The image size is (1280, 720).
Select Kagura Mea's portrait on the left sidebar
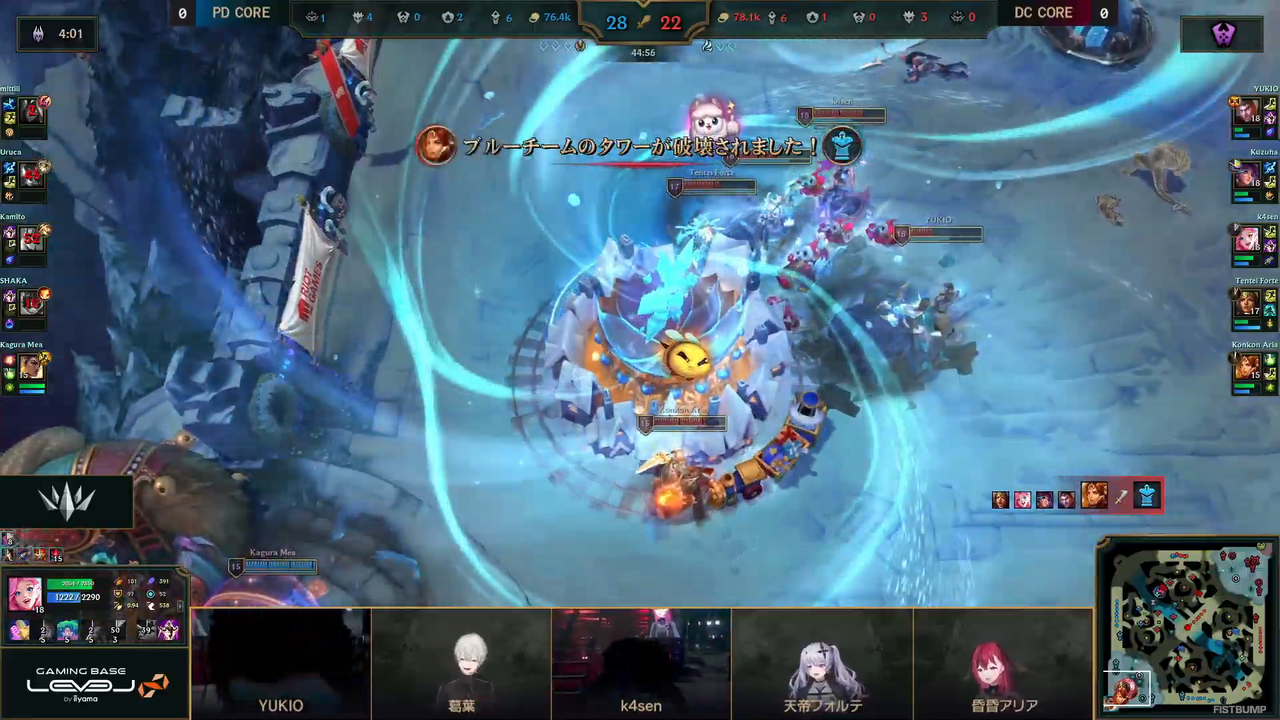(29, 367)
